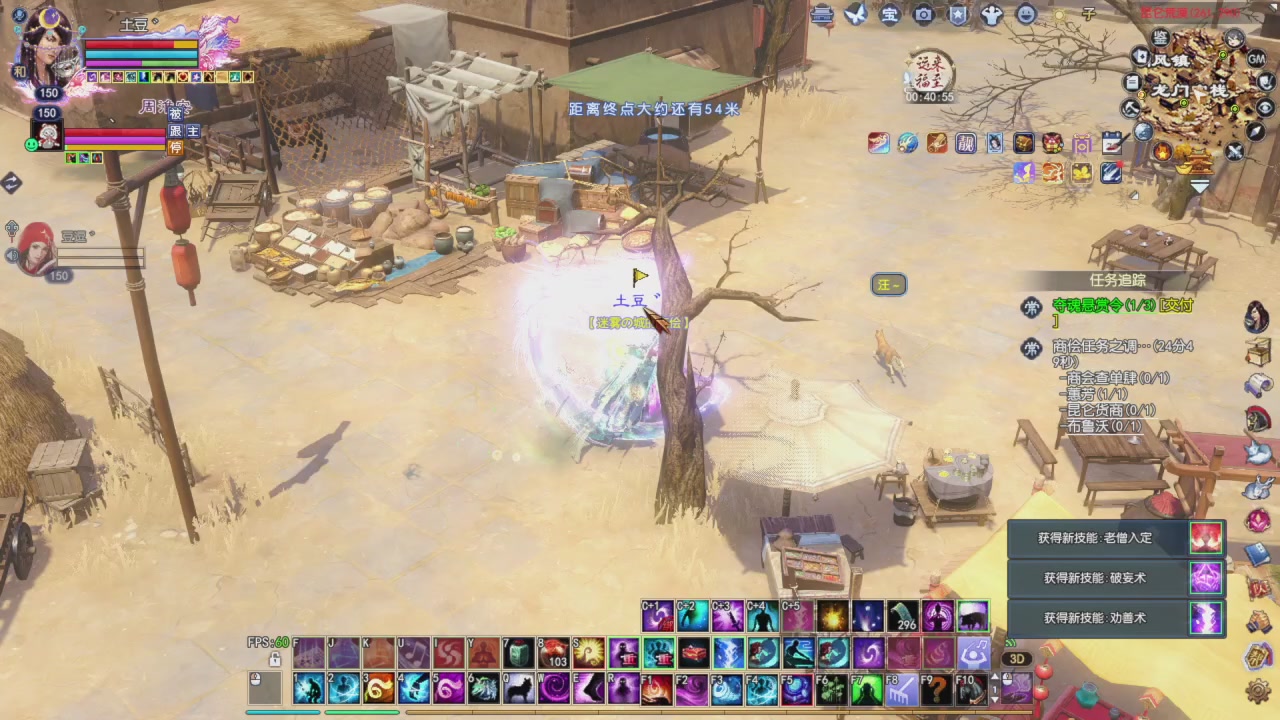Click the 靓 icon in activity row
The width and height of the screenshot is (1280, 720).
click(965, 143)
